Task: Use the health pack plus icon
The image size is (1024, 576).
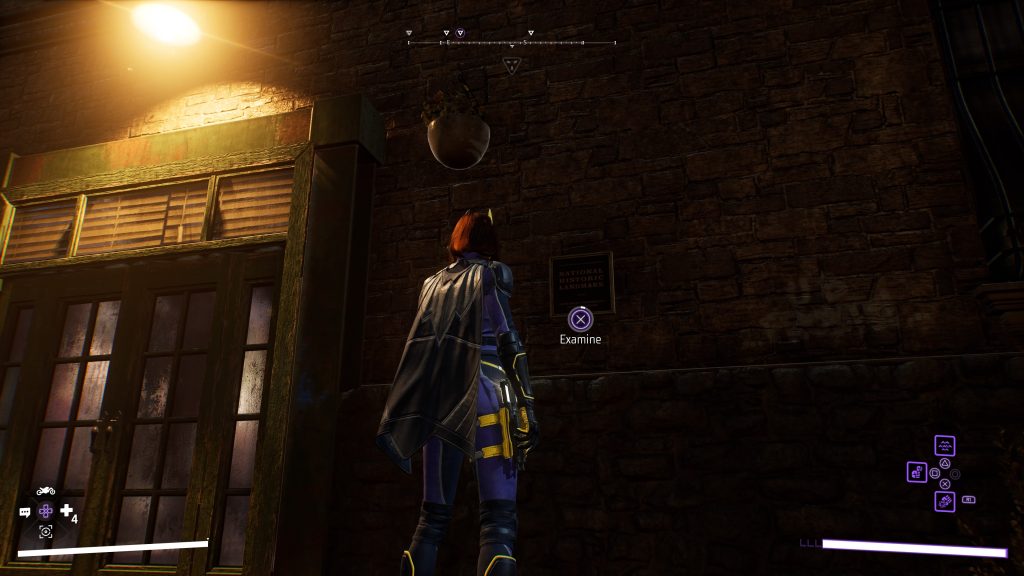Action: coord(67,511)
